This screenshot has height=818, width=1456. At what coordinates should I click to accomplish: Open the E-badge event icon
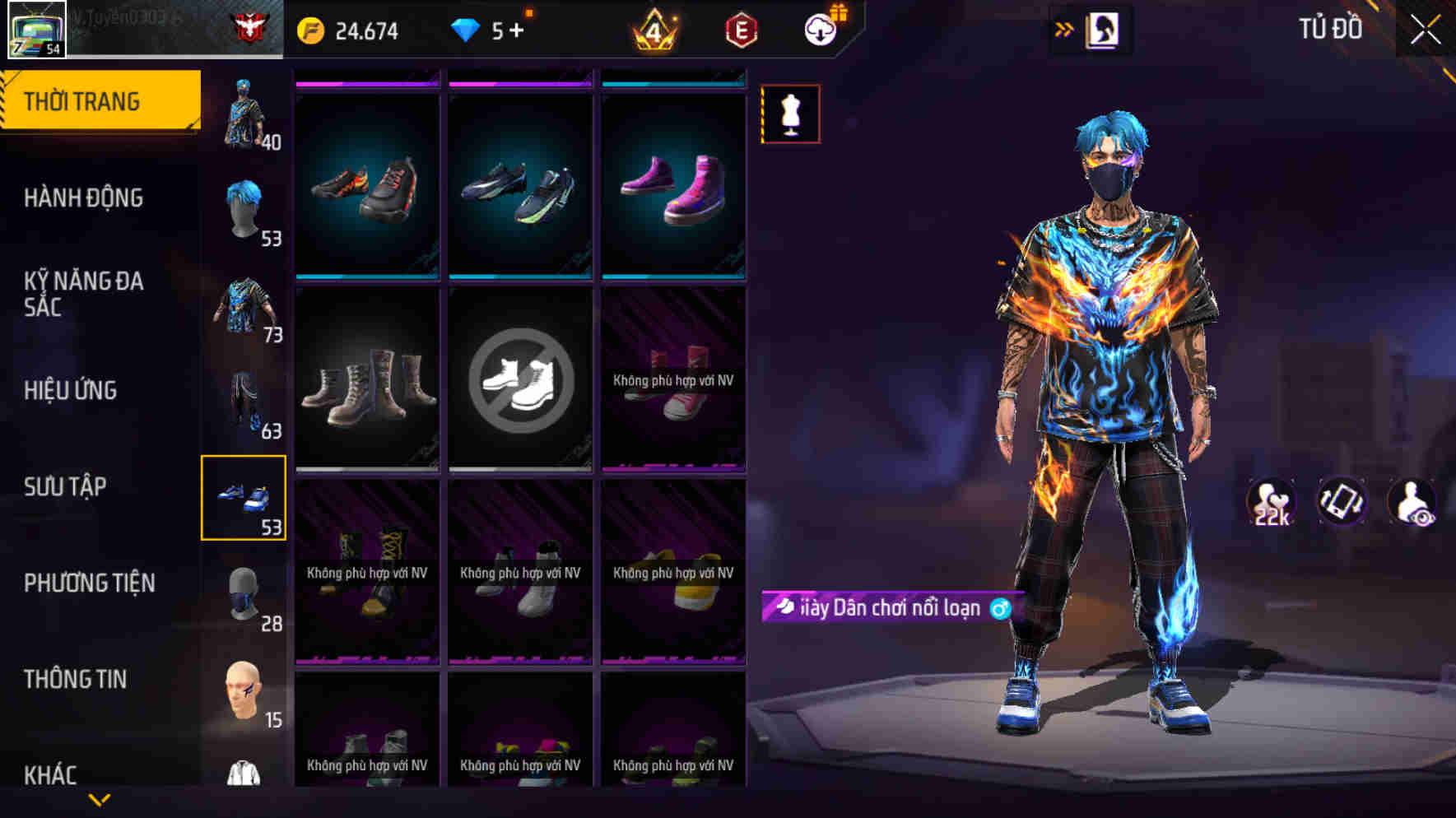click(x=739, y=30)
